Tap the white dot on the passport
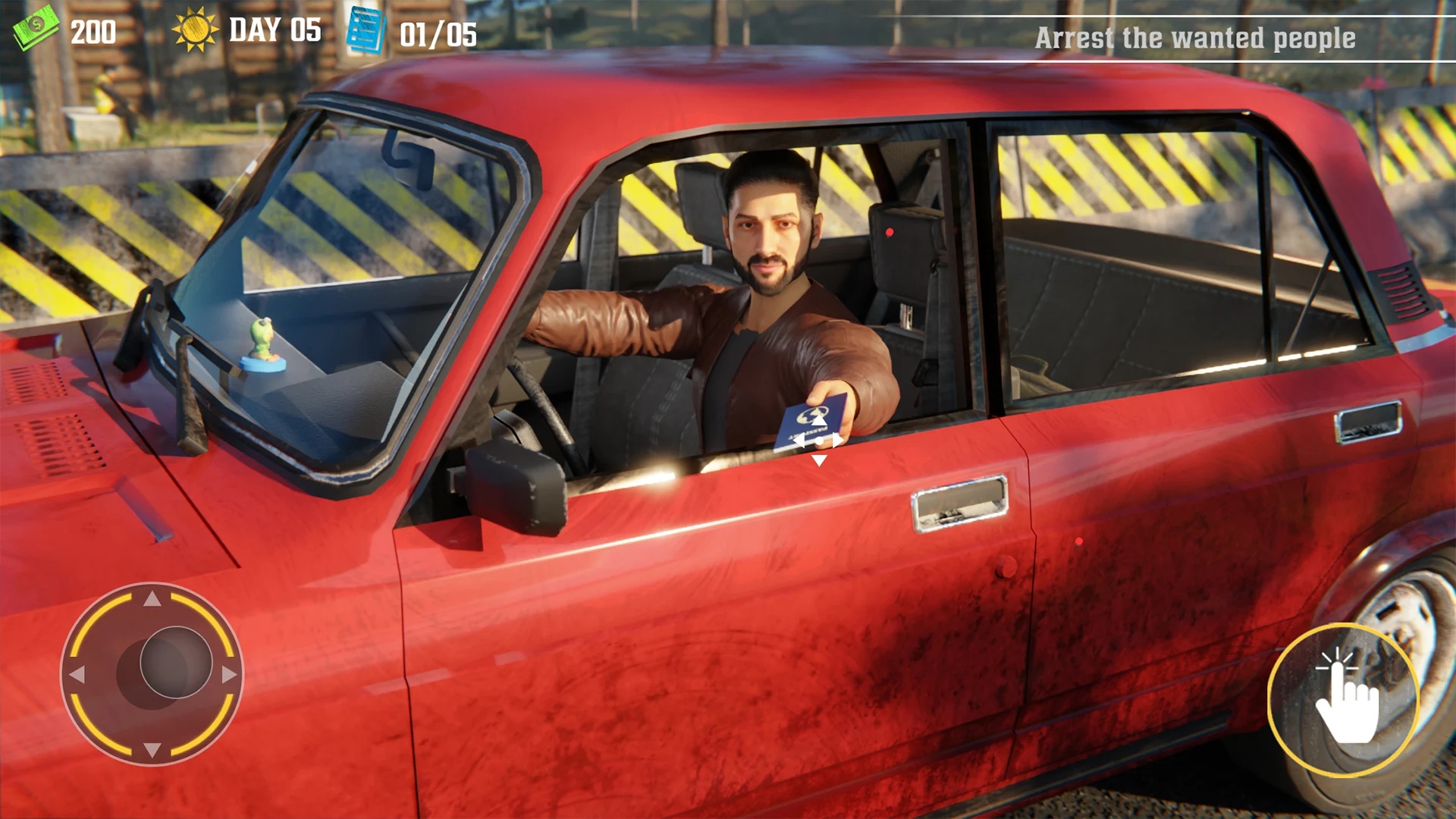This screenshot has width=1456, height=819. pos(820,441)
